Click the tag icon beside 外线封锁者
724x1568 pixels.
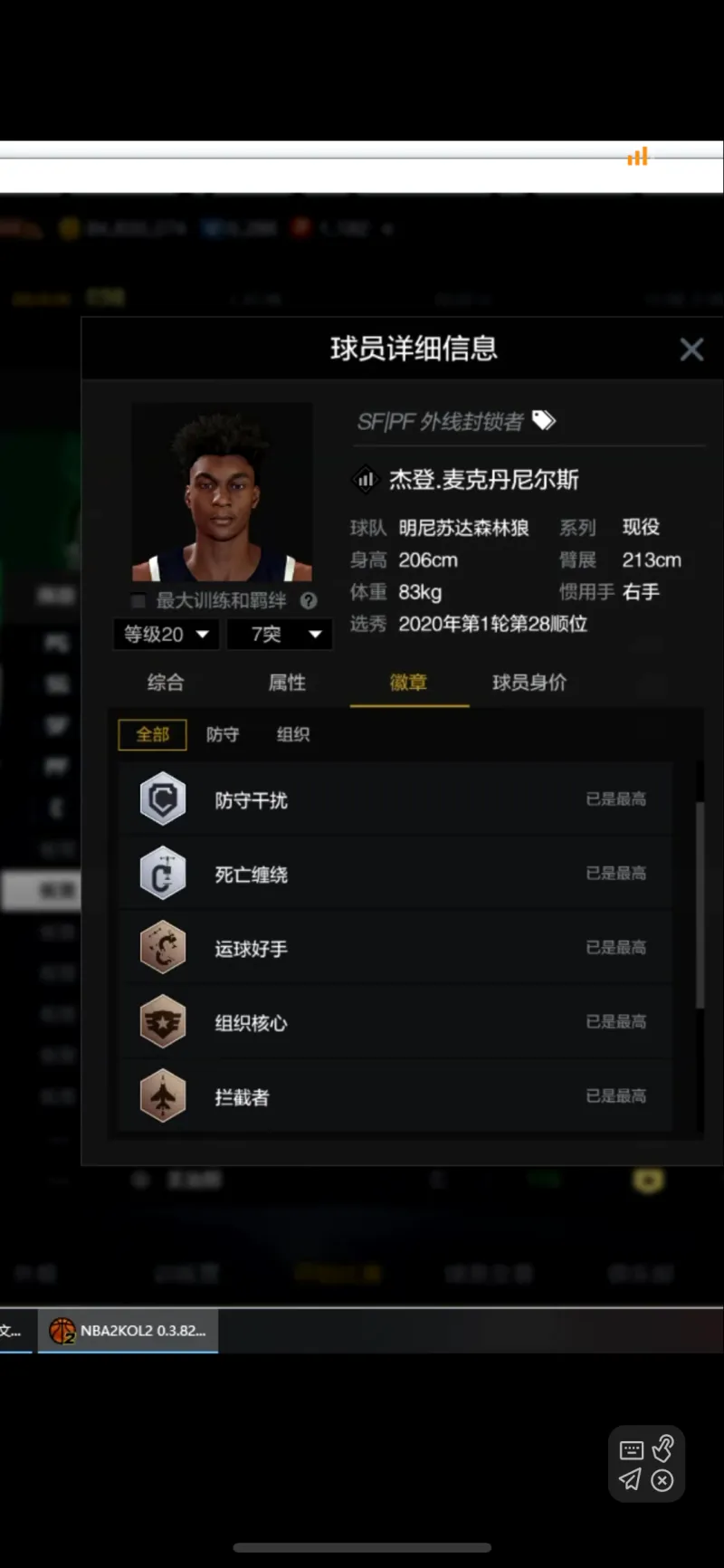[544, 420]
